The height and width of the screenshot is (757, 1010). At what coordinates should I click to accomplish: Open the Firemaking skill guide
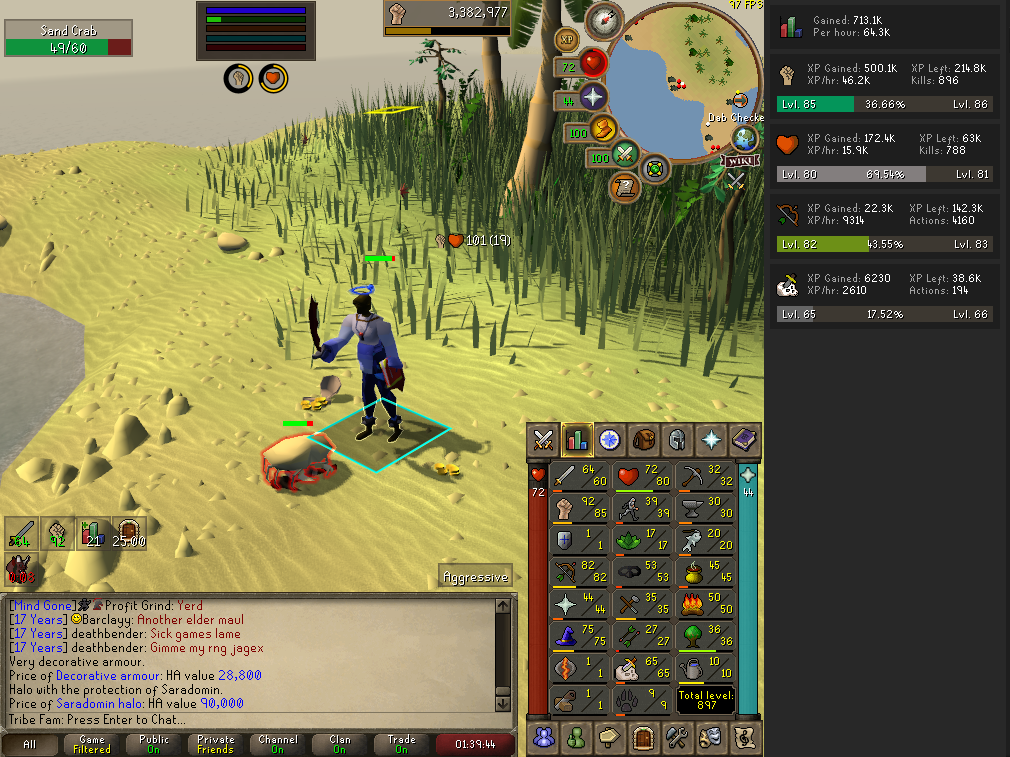705,604
